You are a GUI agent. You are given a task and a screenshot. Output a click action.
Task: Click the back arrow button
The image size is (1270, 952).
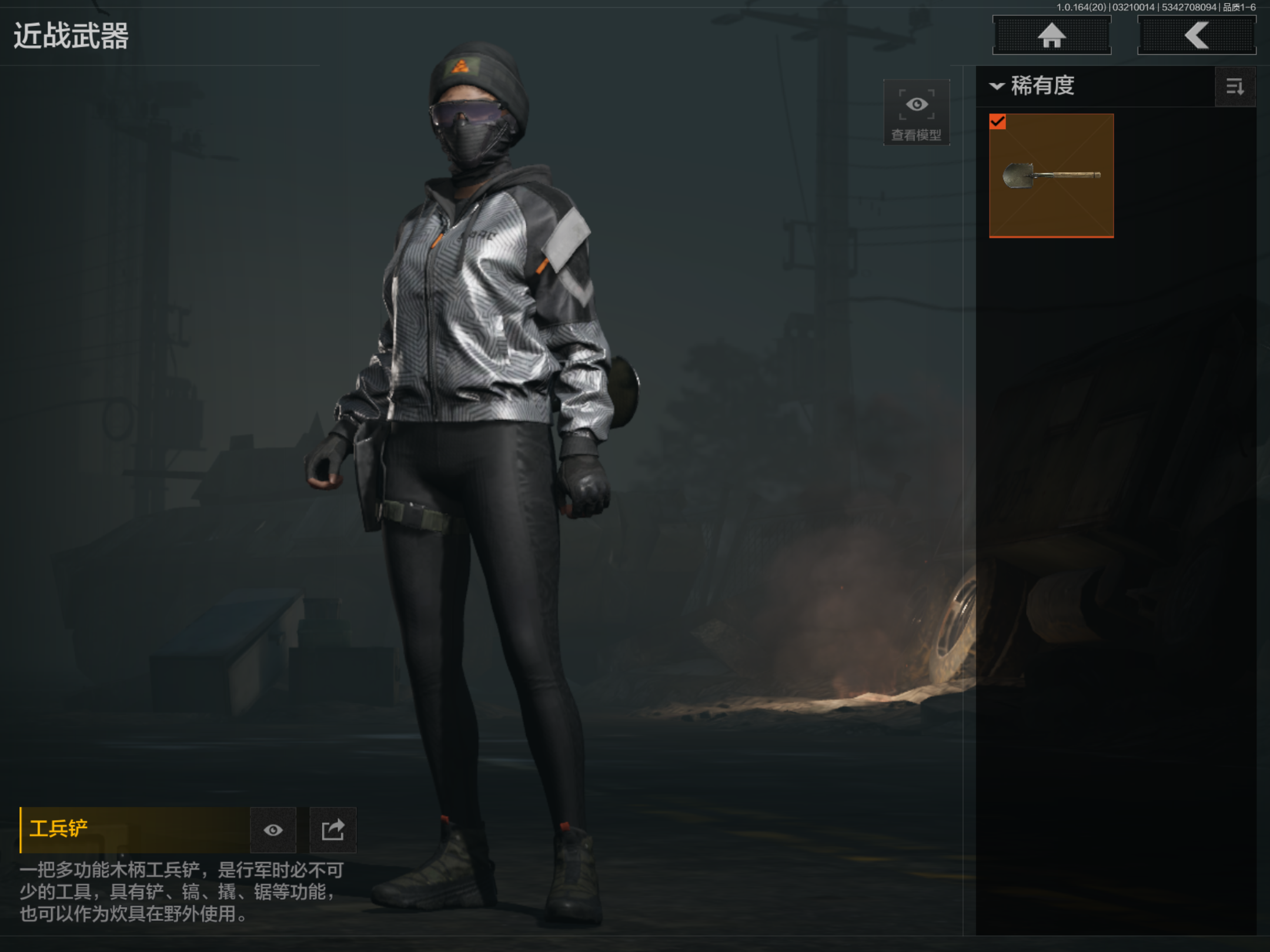(x=1197, y=35)
